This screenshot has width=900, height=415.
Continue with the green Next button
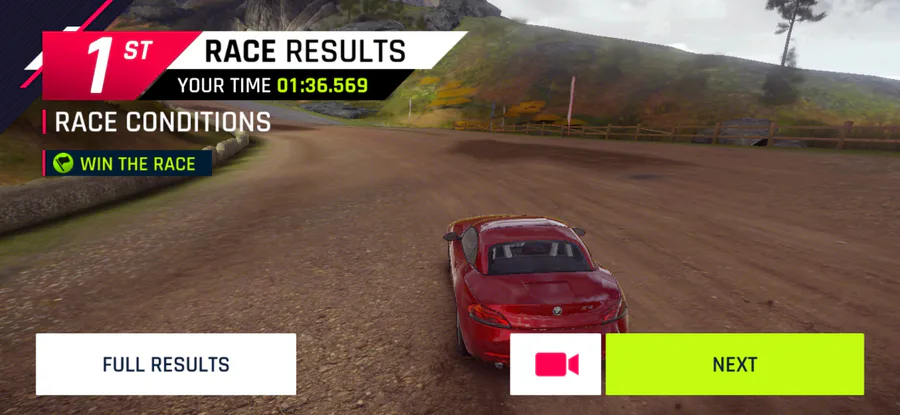tap(734, 364)
